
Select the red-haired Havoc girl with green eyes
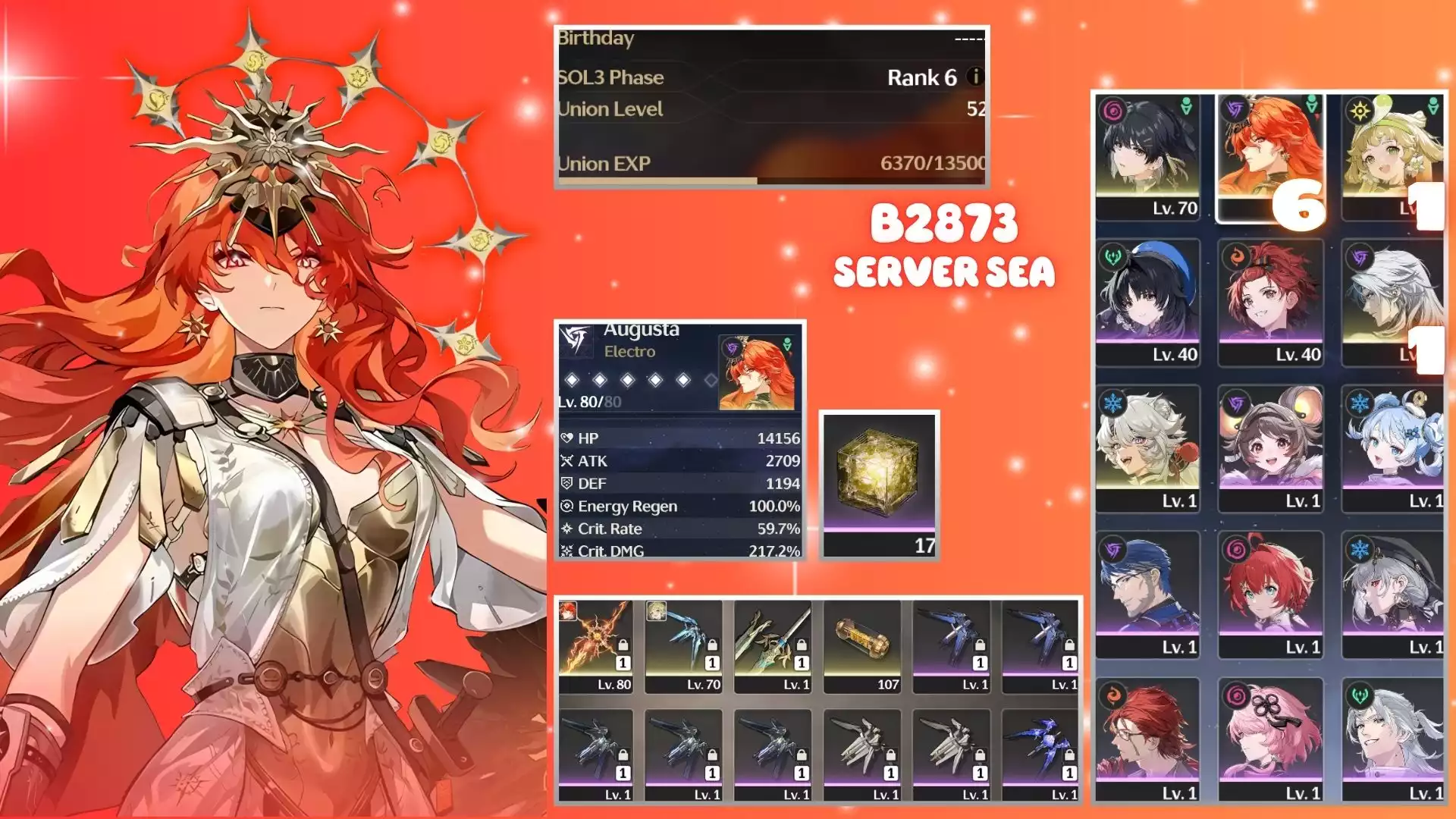pos(1270,595)
